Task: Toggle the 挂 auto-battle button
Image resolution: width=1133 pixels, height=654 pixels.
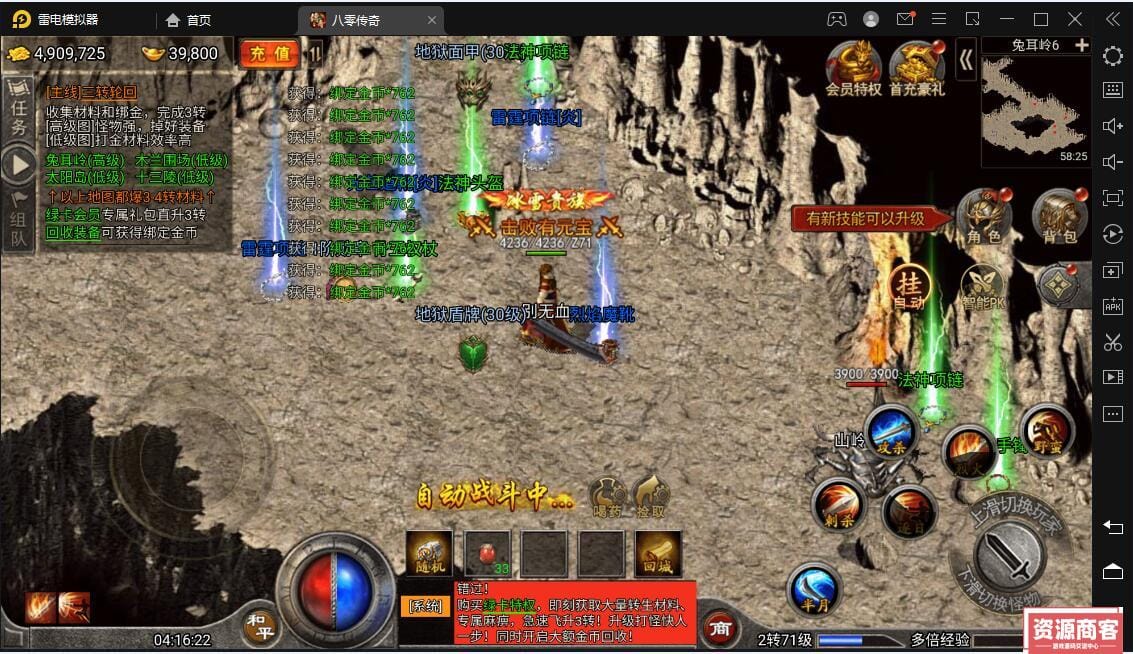Action: pyautogui.click(x=909, y=286)
